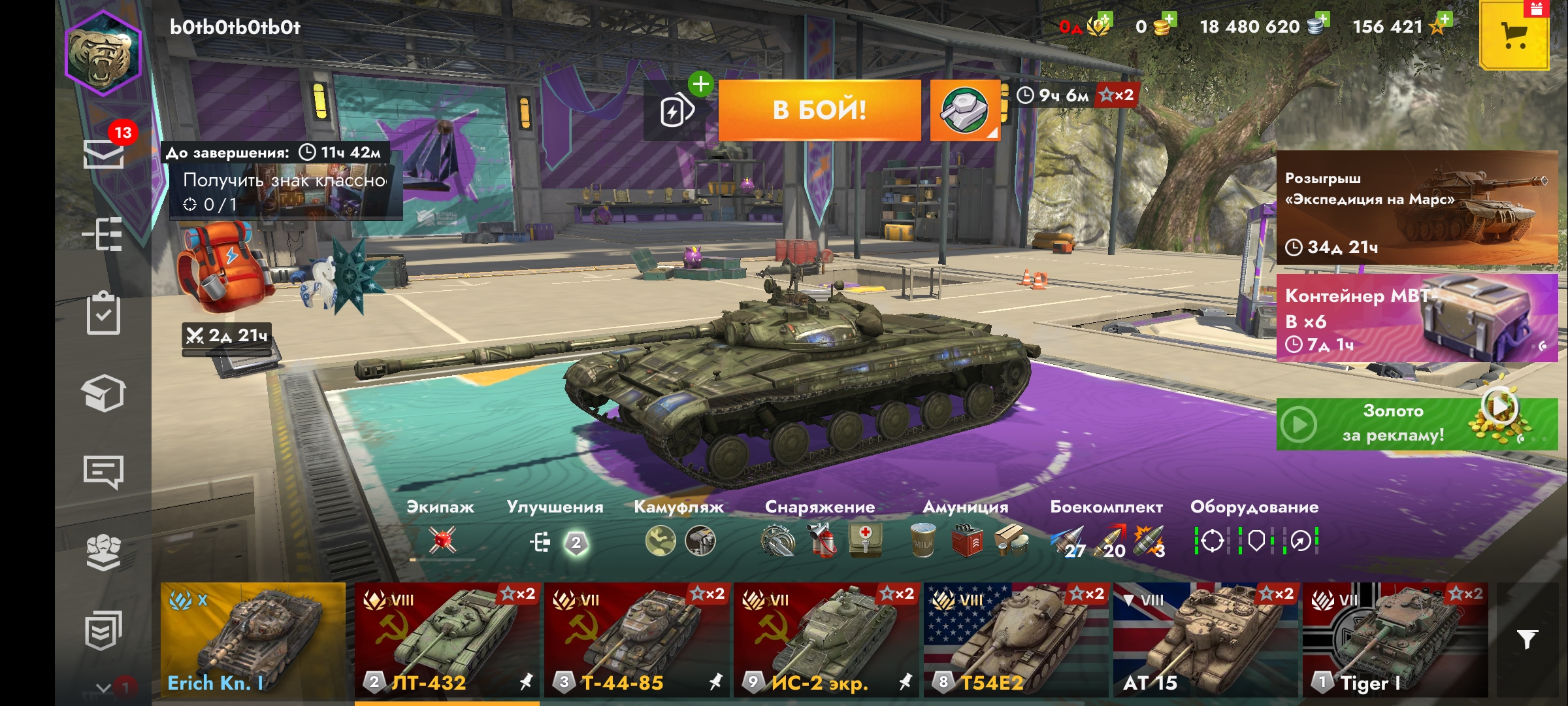The width and height of the screenshot is (1568, 706).
Task: Select the Tiger I tank card
Action: [1395, 640]
